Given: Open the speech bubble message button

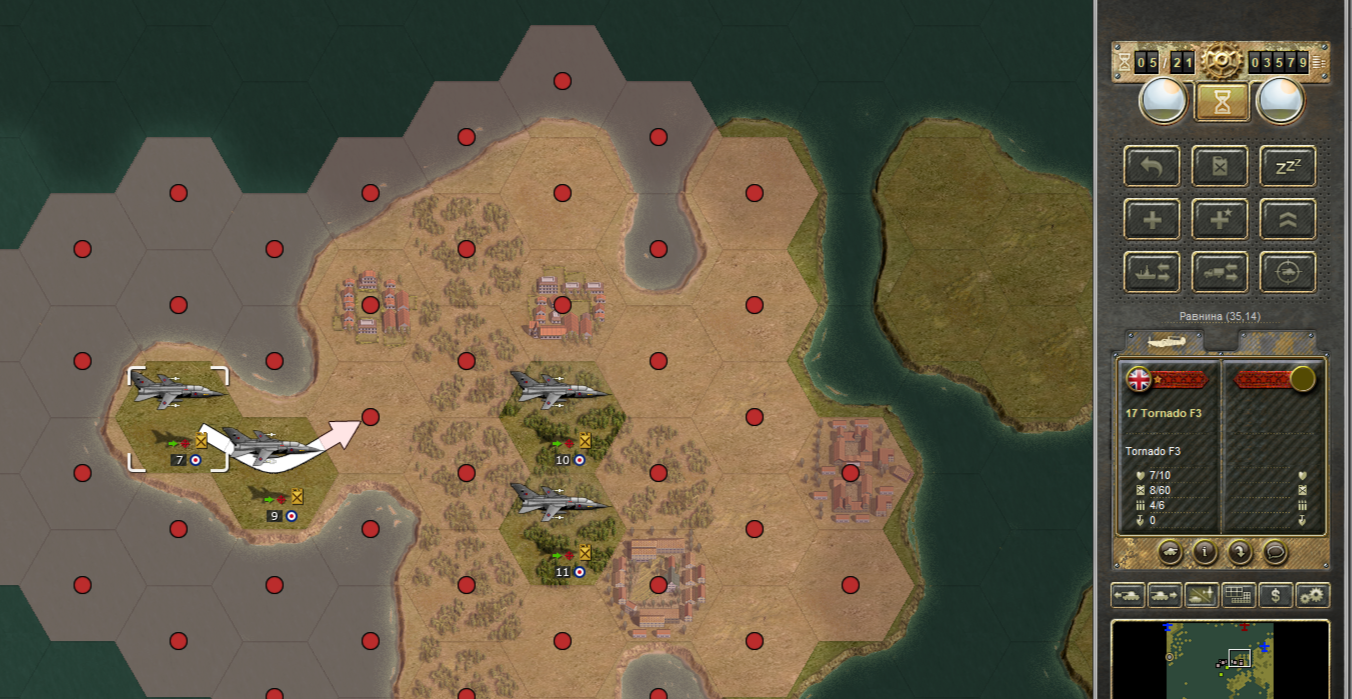Looking at the screenshot, I should point(1274,551).
